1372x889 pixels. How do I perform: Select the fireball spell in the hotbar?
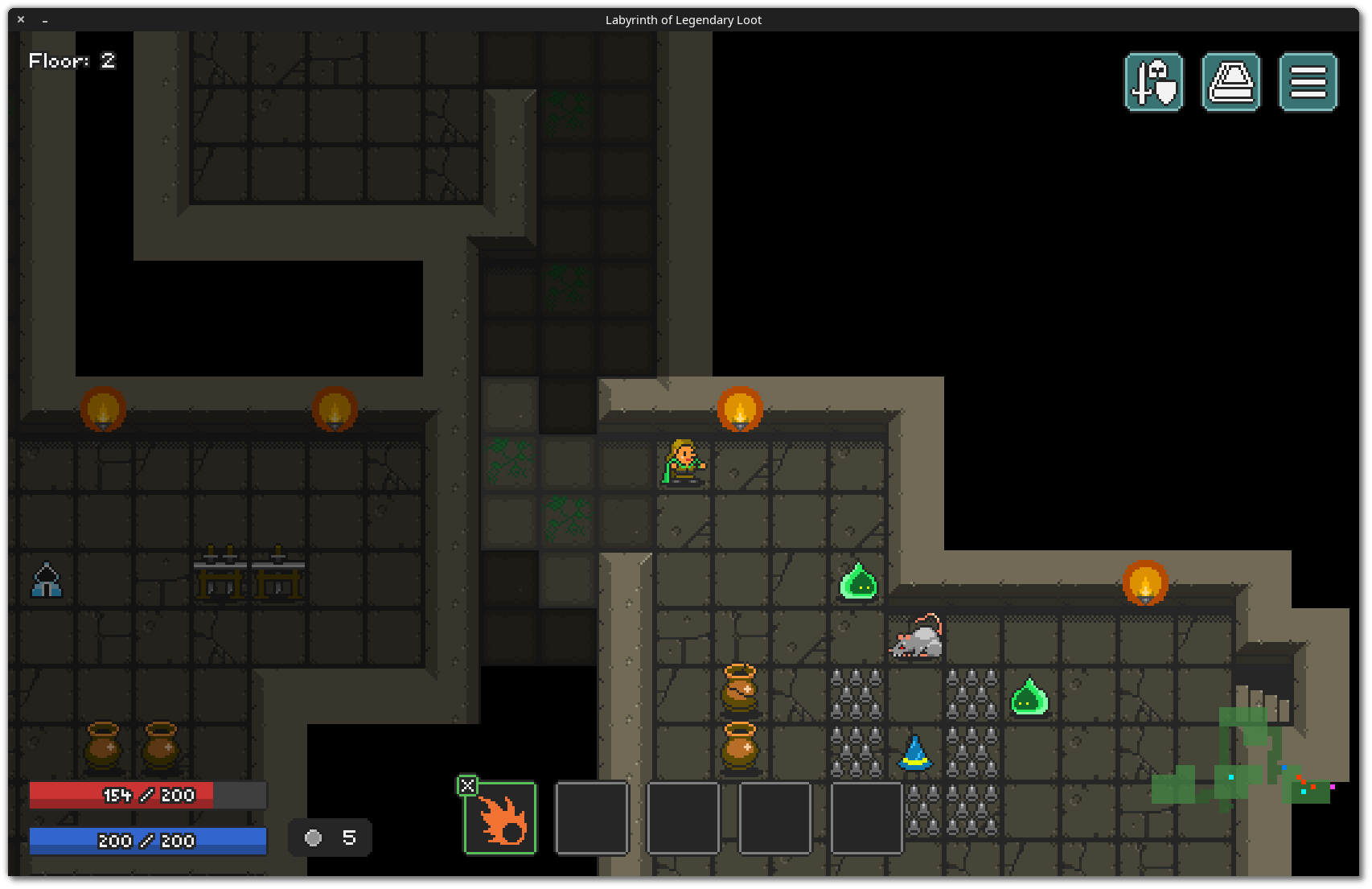[x=499, y=817]
